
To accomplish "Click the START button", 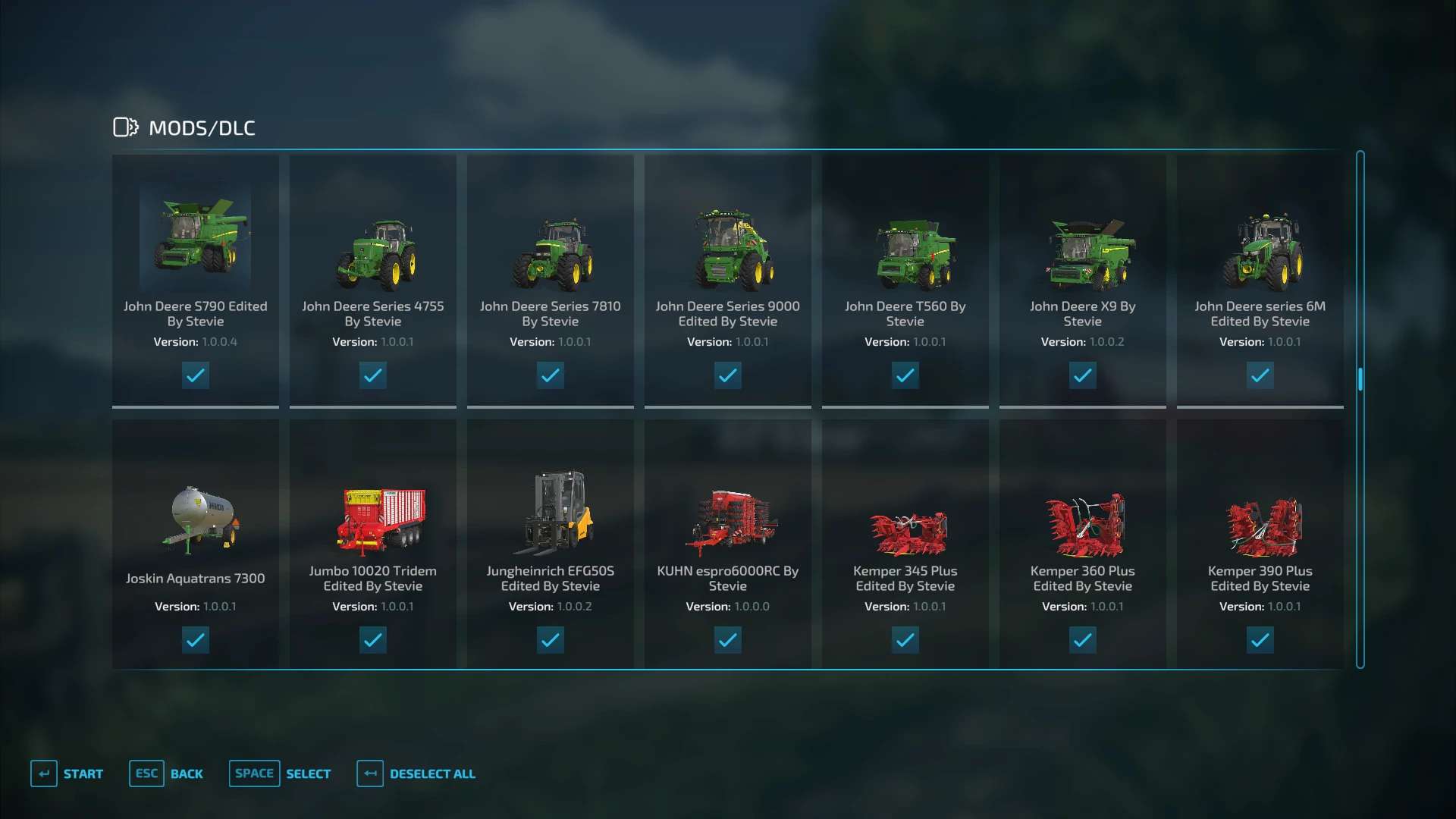I will [67, 773].
